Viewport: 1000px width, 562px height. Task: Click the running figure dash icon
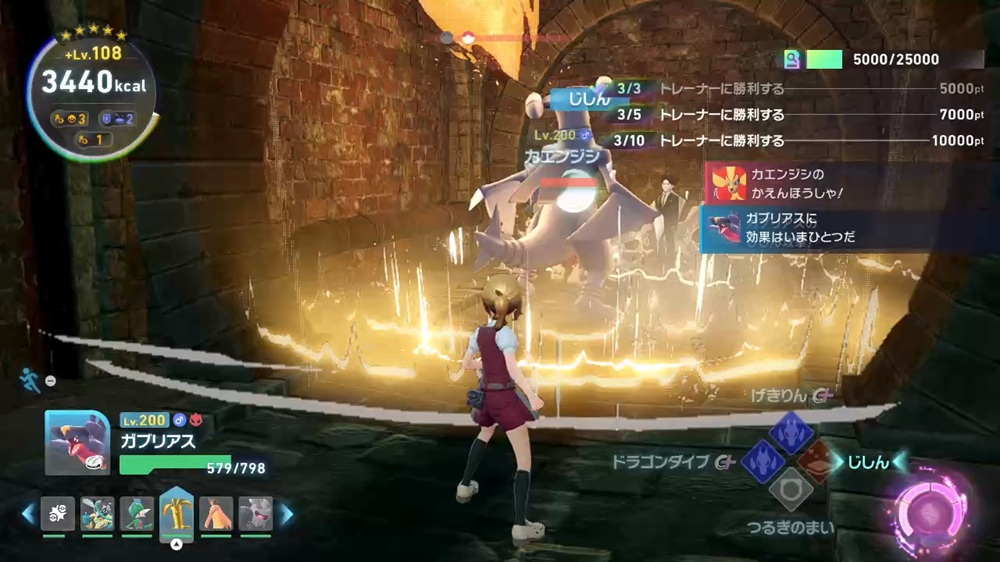[x=29, y=379]
